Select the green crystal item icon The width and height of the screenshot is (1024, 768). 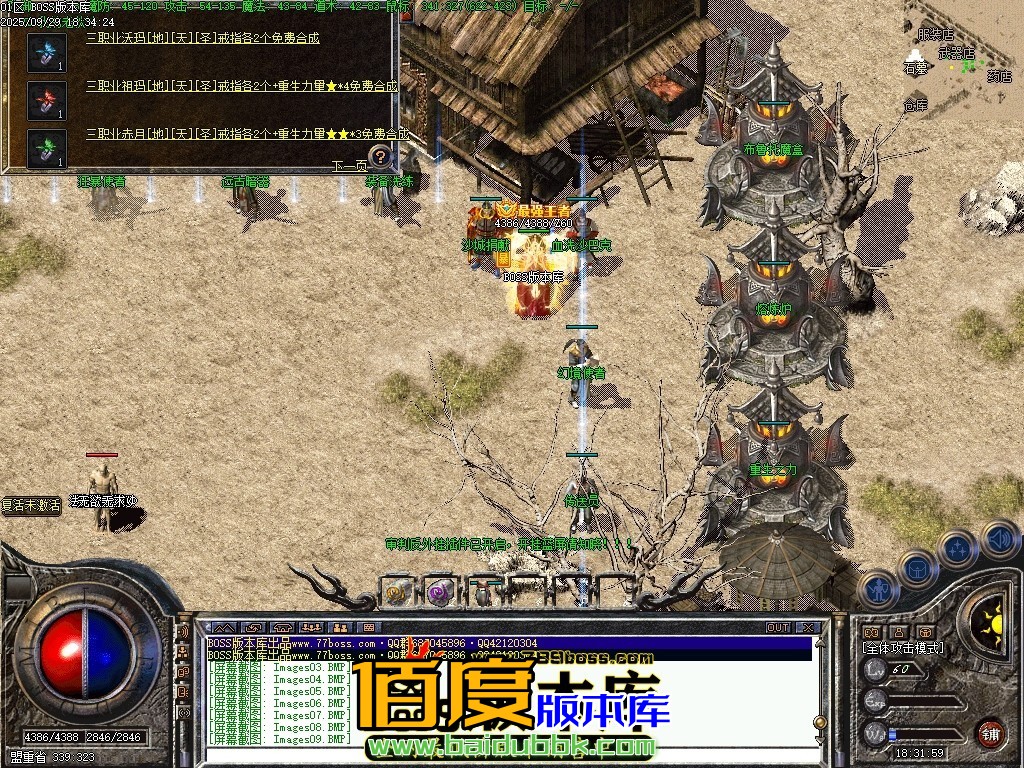47,148
